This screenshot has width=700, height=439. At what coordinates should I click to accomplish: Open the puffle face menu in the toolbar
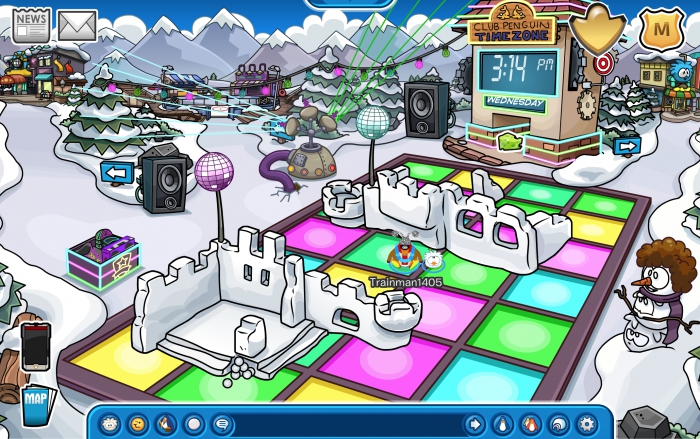111,423
